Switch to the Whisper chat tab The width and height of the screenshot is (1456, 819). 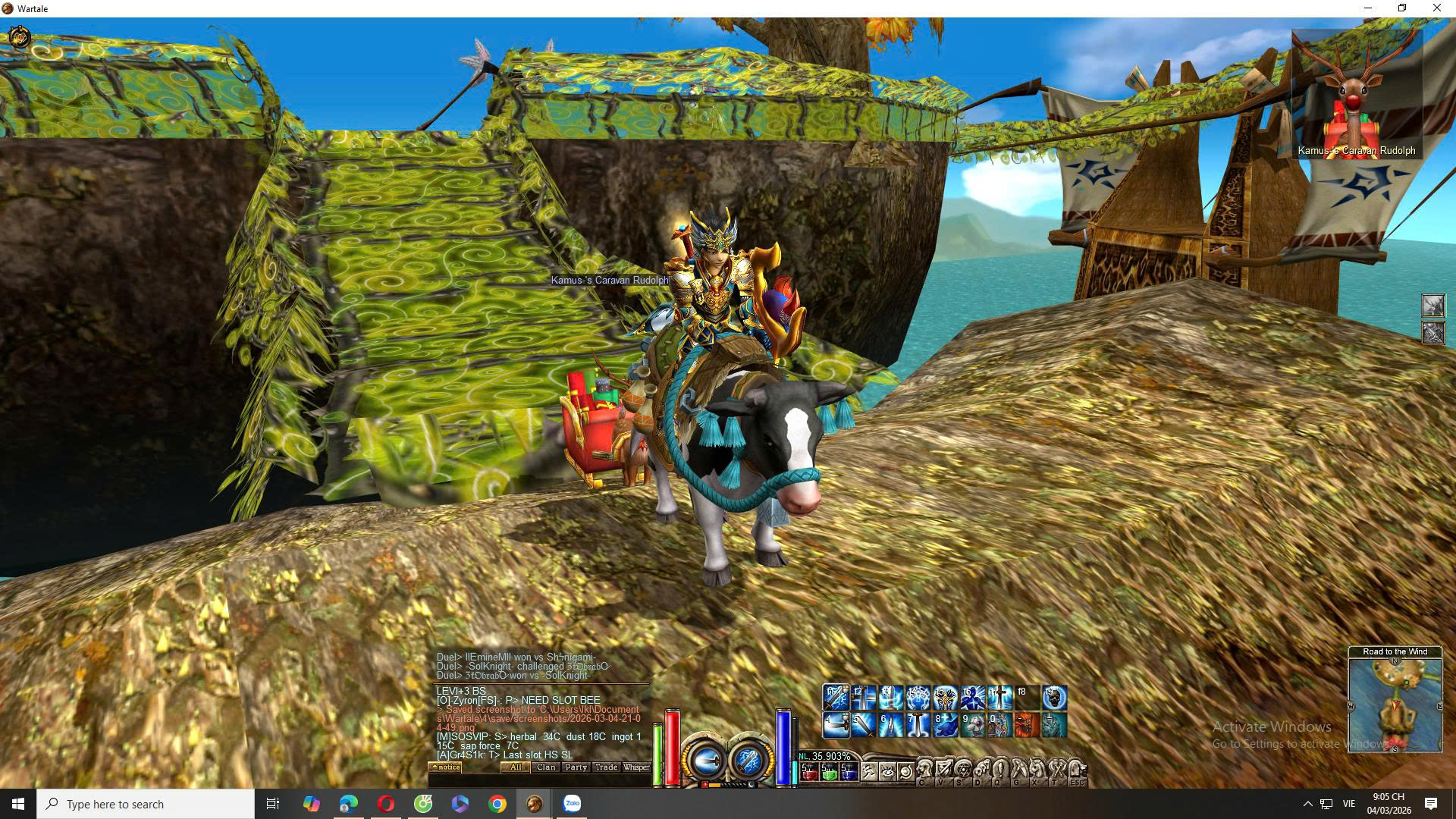coord(636,767)
